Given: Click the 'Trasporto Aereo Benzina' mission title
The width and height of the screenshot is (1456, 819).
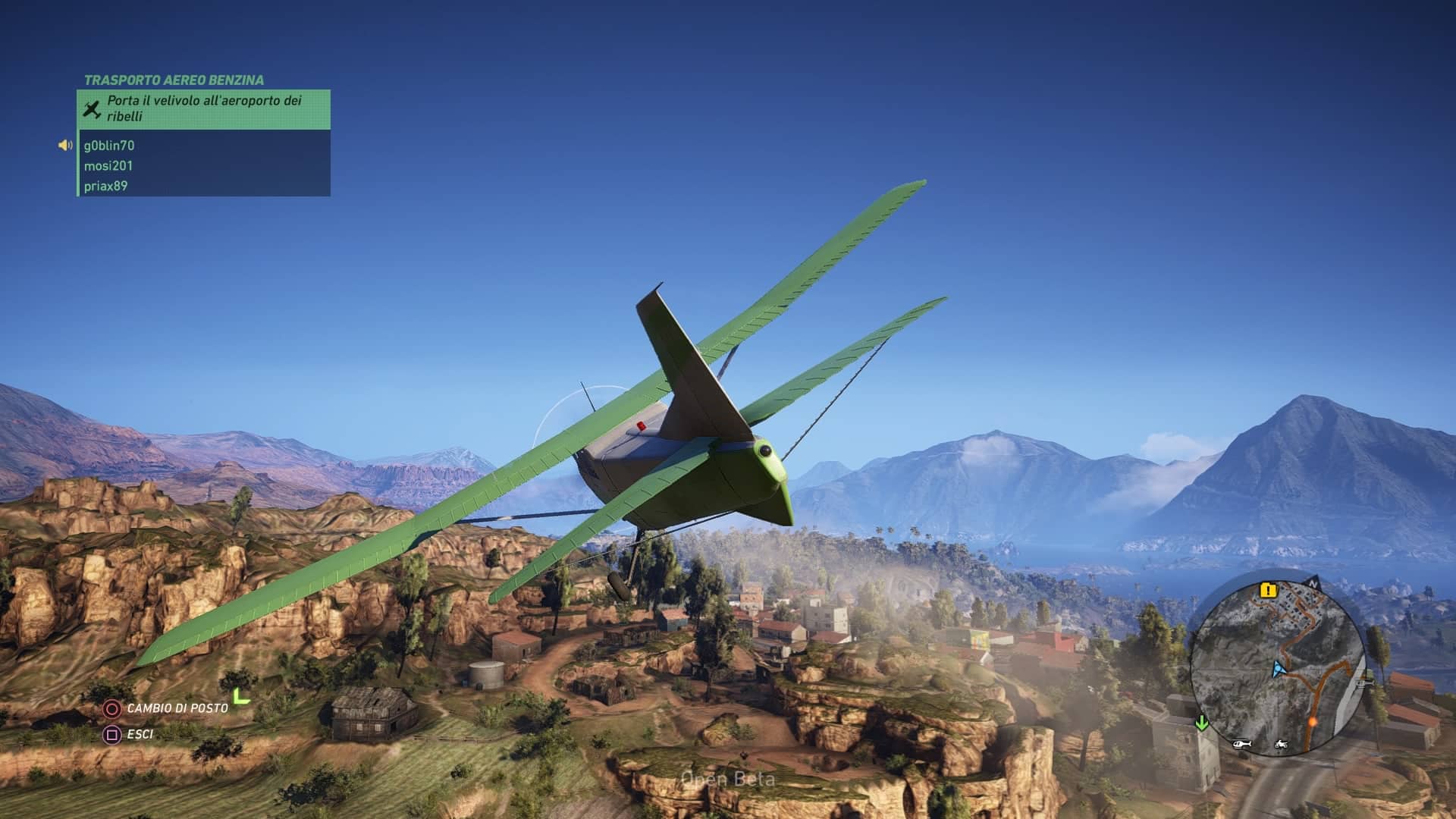Looking at the screenshot, I should 174,80.
